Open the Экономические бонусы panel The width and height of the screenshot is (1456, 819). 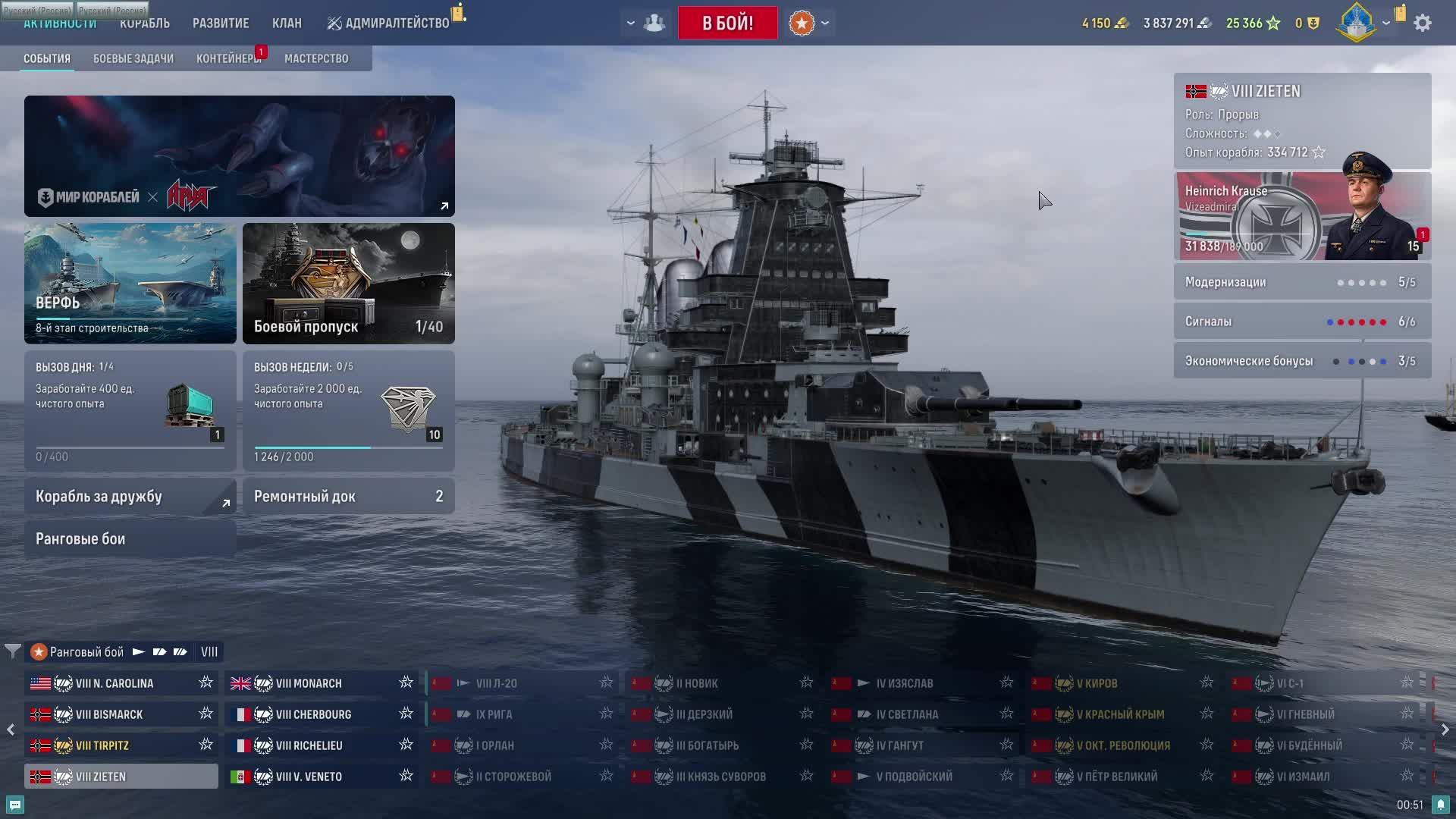[1302, 361]
